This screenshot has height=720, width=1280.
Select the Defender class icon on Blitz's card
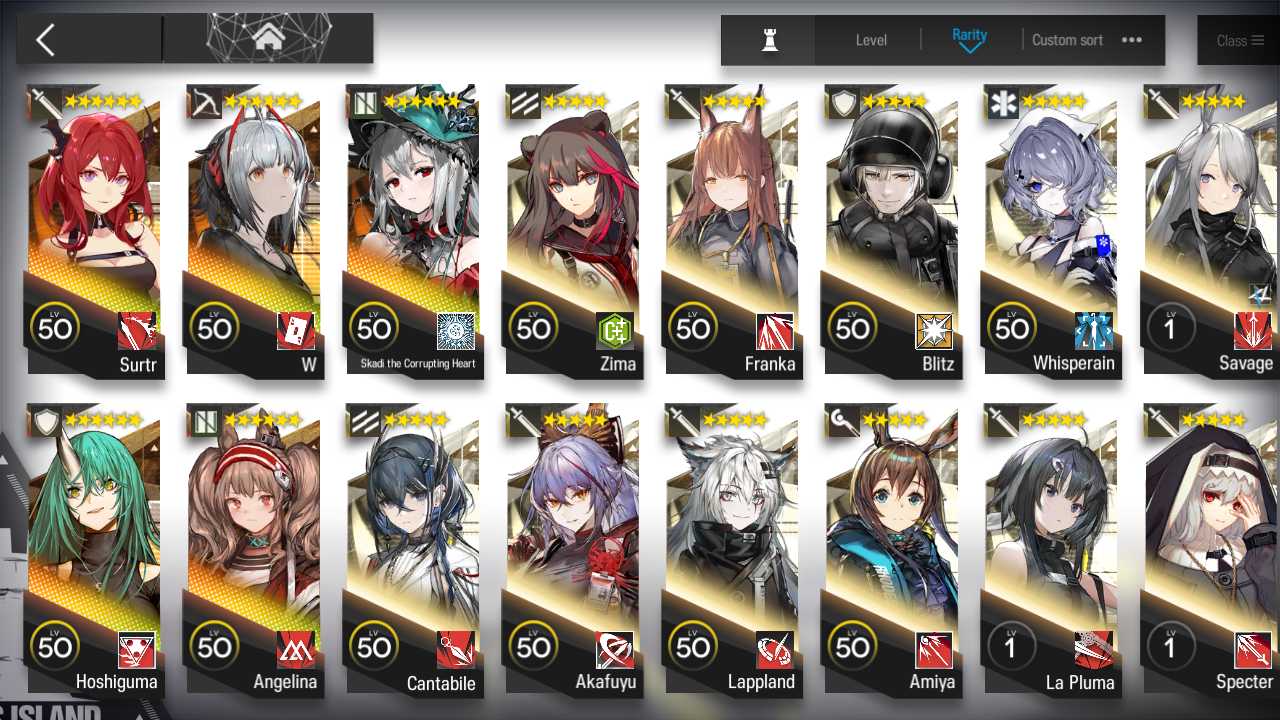[841, 101]
